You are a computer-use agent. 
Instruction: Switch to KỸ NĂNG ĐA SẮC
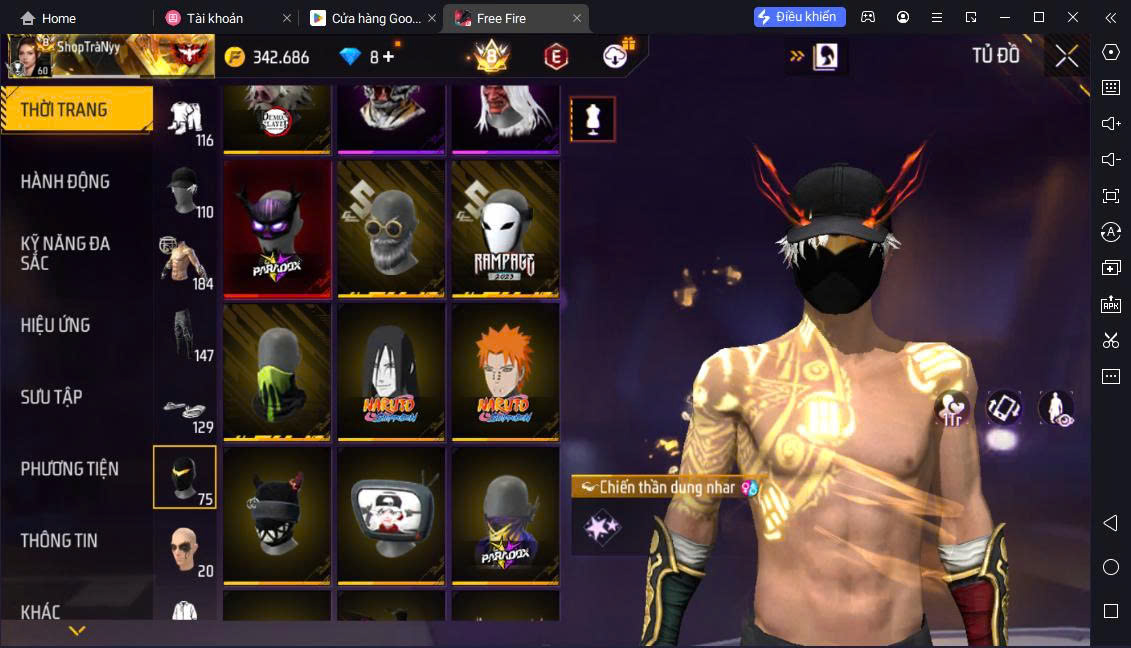tap(66, 253)
